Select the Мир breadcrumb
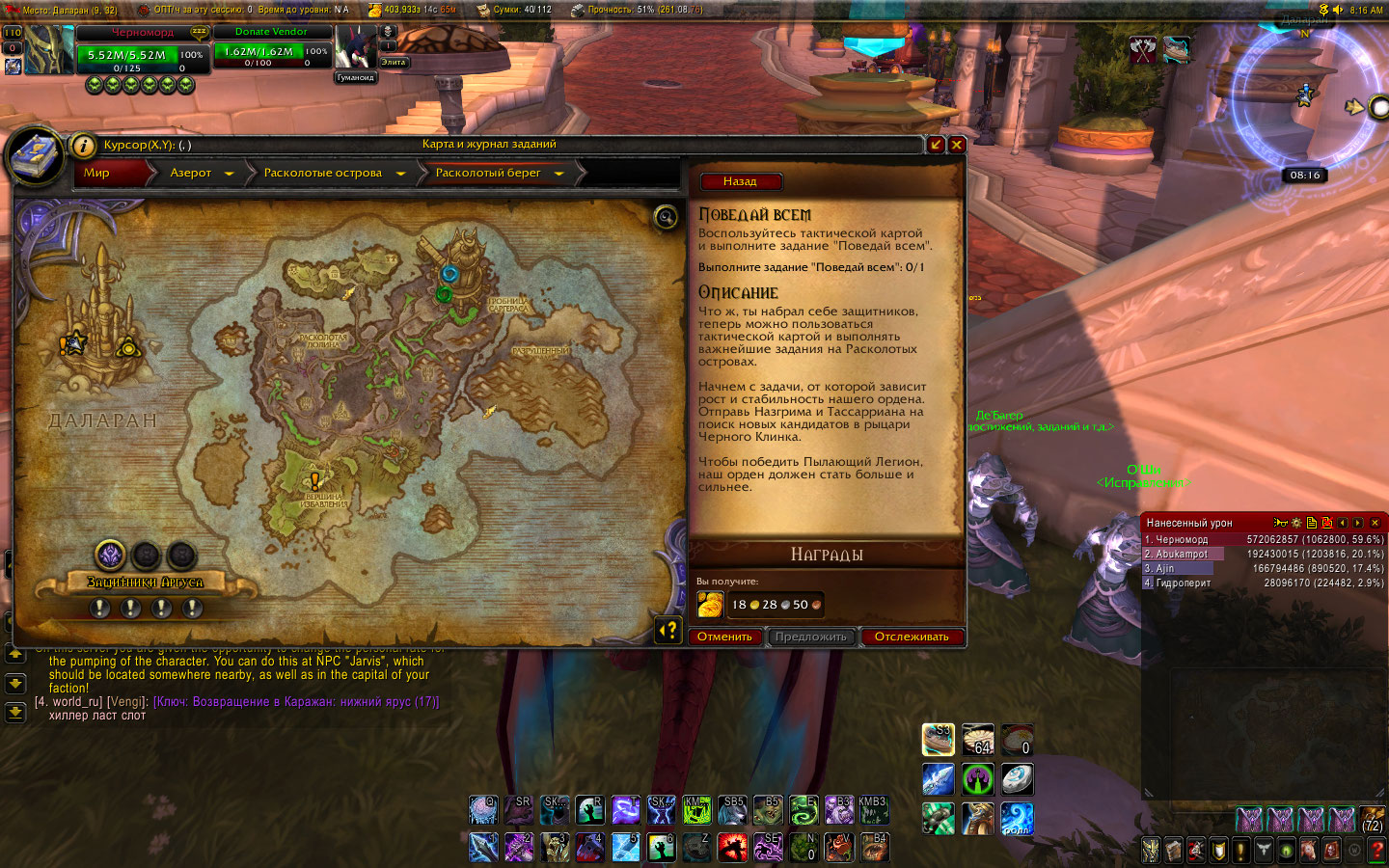 (97, 173)
